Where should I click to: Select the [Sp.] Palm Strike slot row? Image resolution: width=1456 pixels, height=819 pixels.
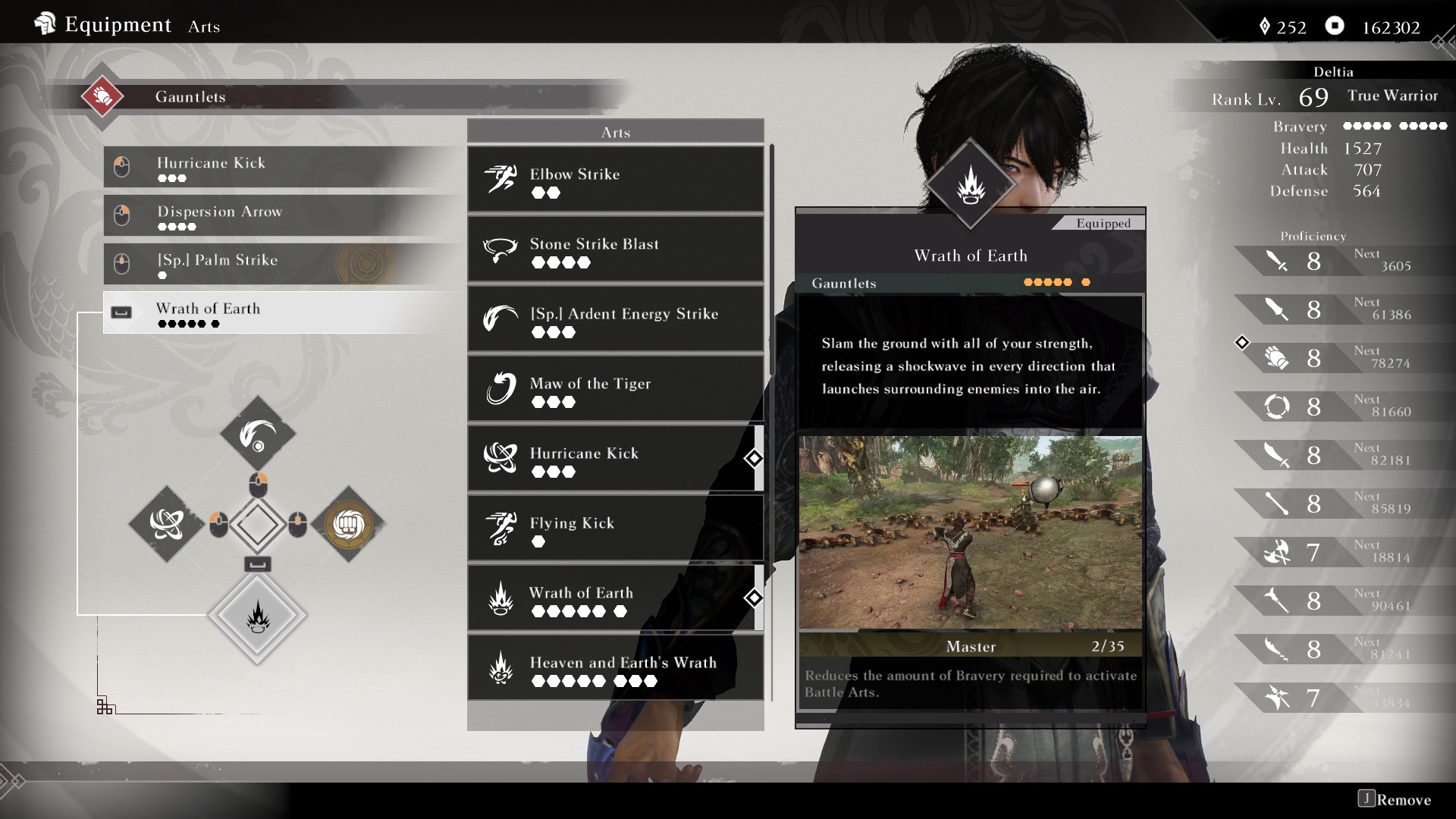click(x=281, y=263)
